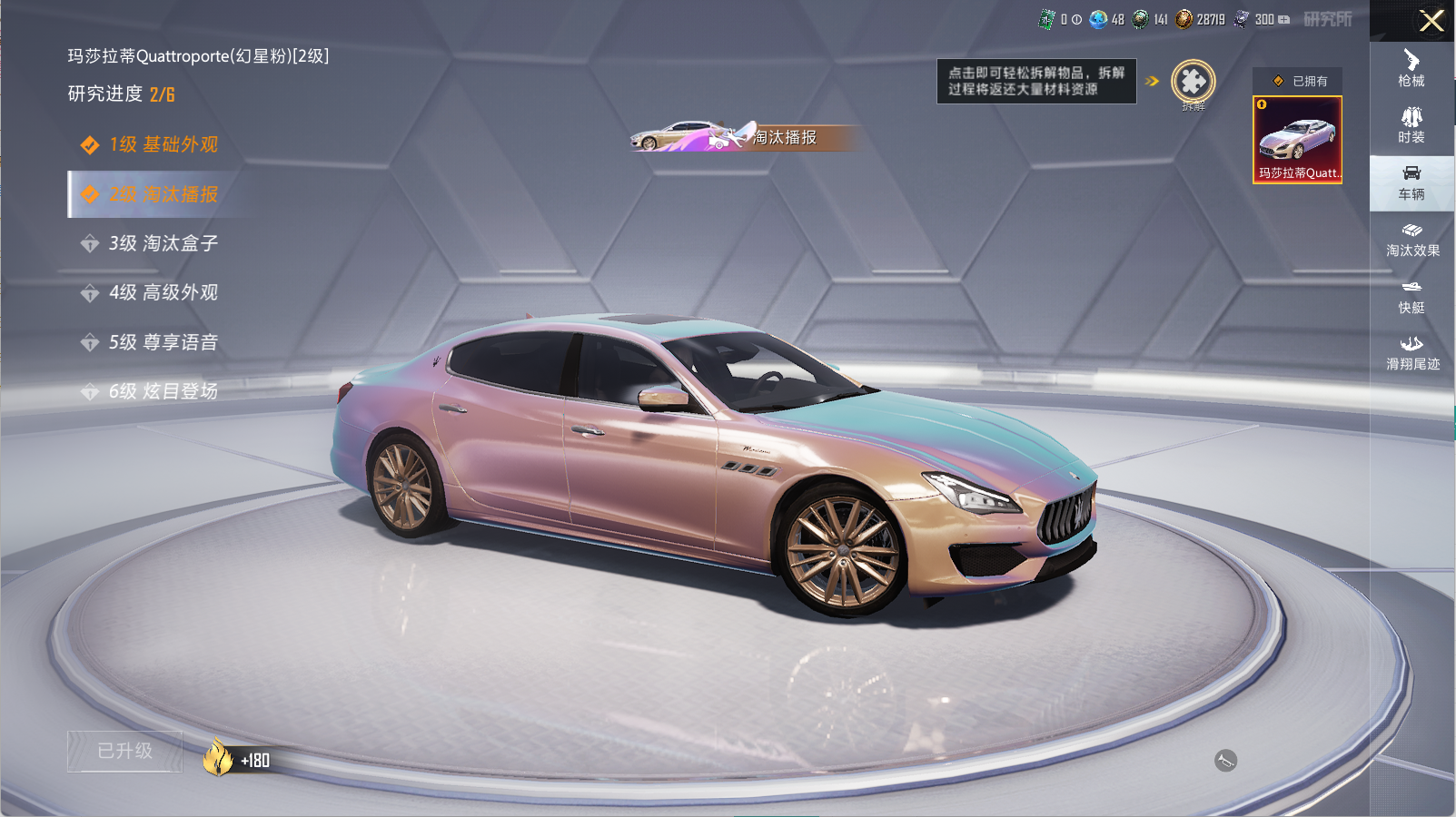View level 4 高级外观 advanced appearance

tap(163, 292)
